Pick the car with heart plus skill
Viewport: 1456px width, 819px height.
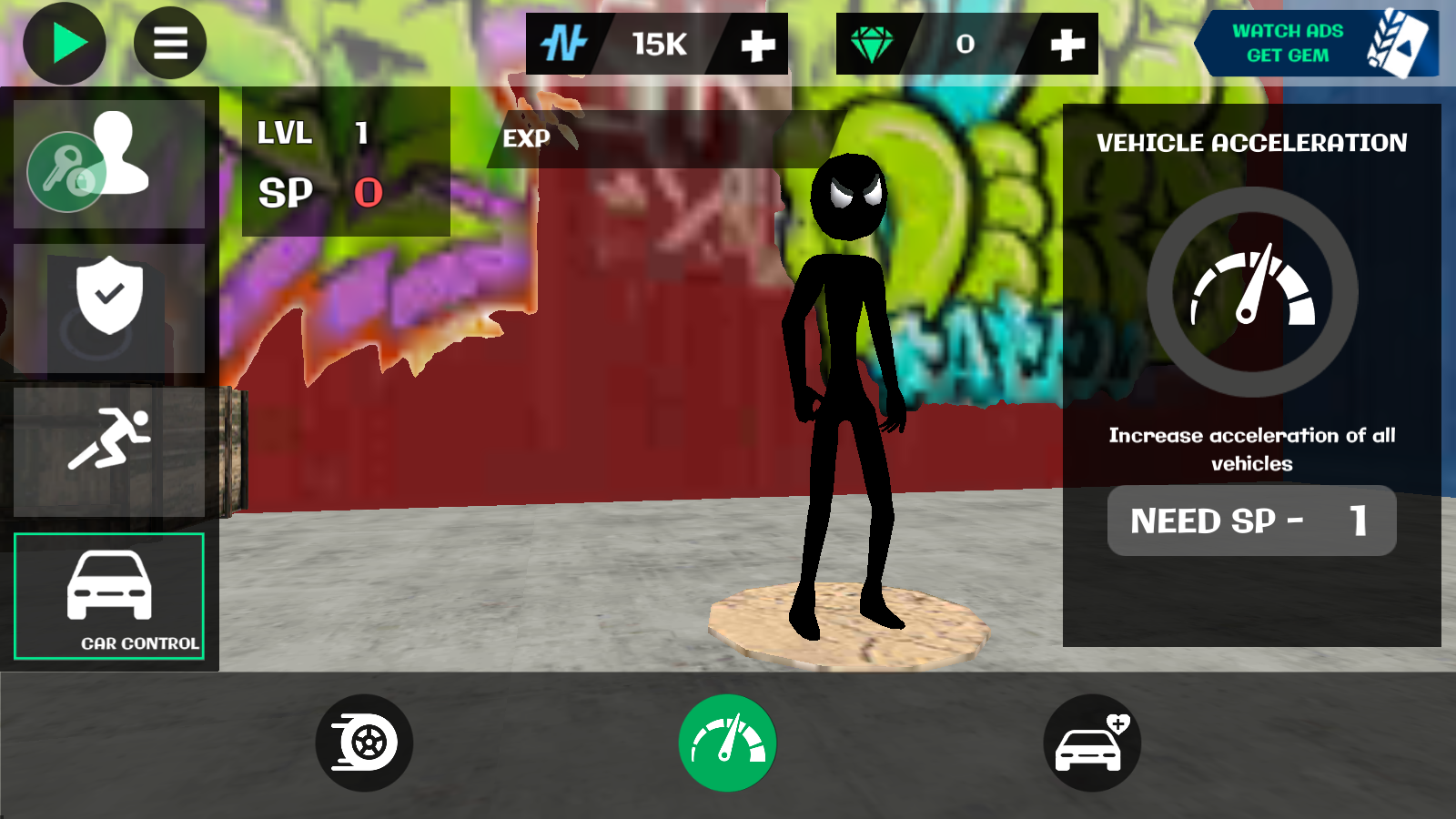pos(1091,743)
